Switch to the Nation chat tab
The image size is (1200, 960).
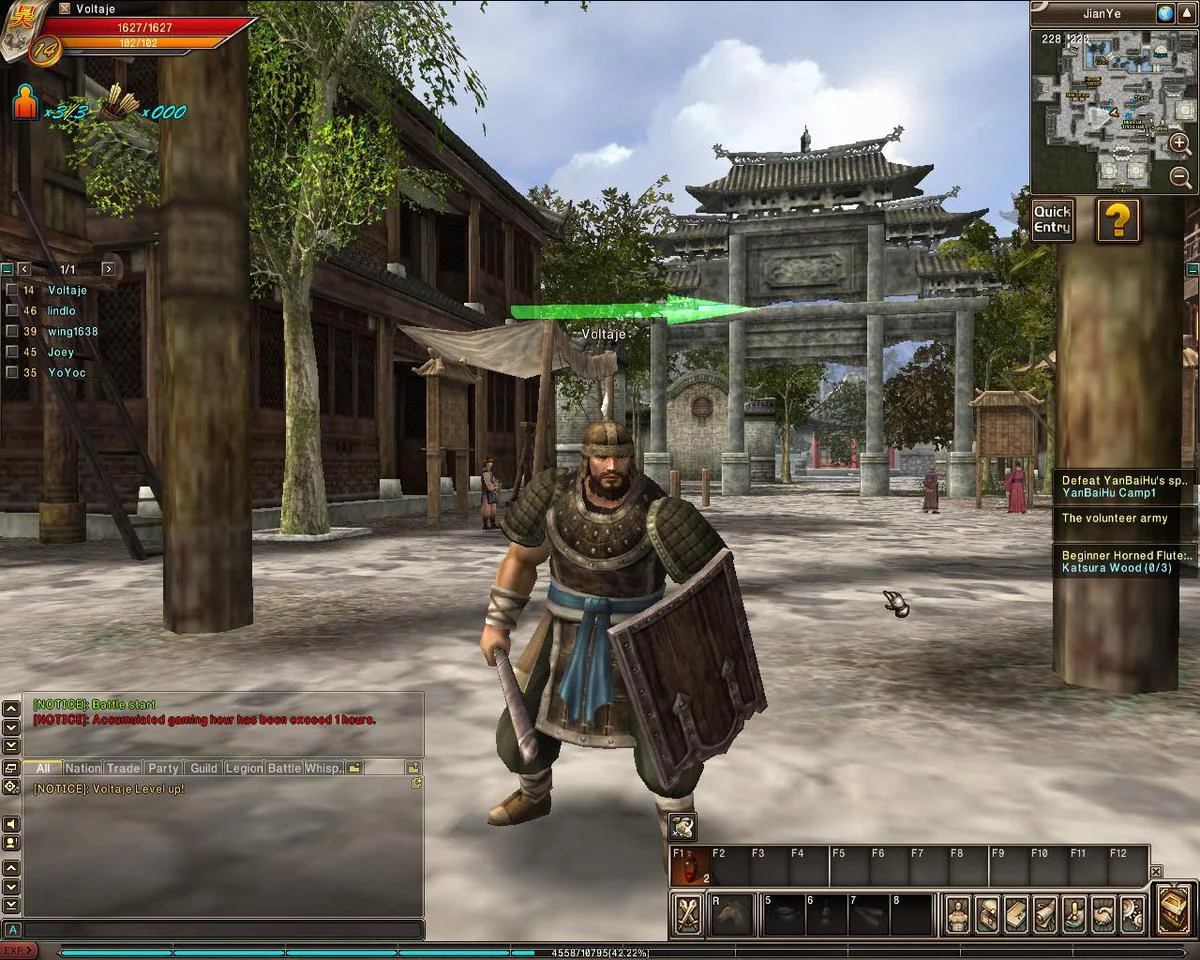tap(83, 768)
